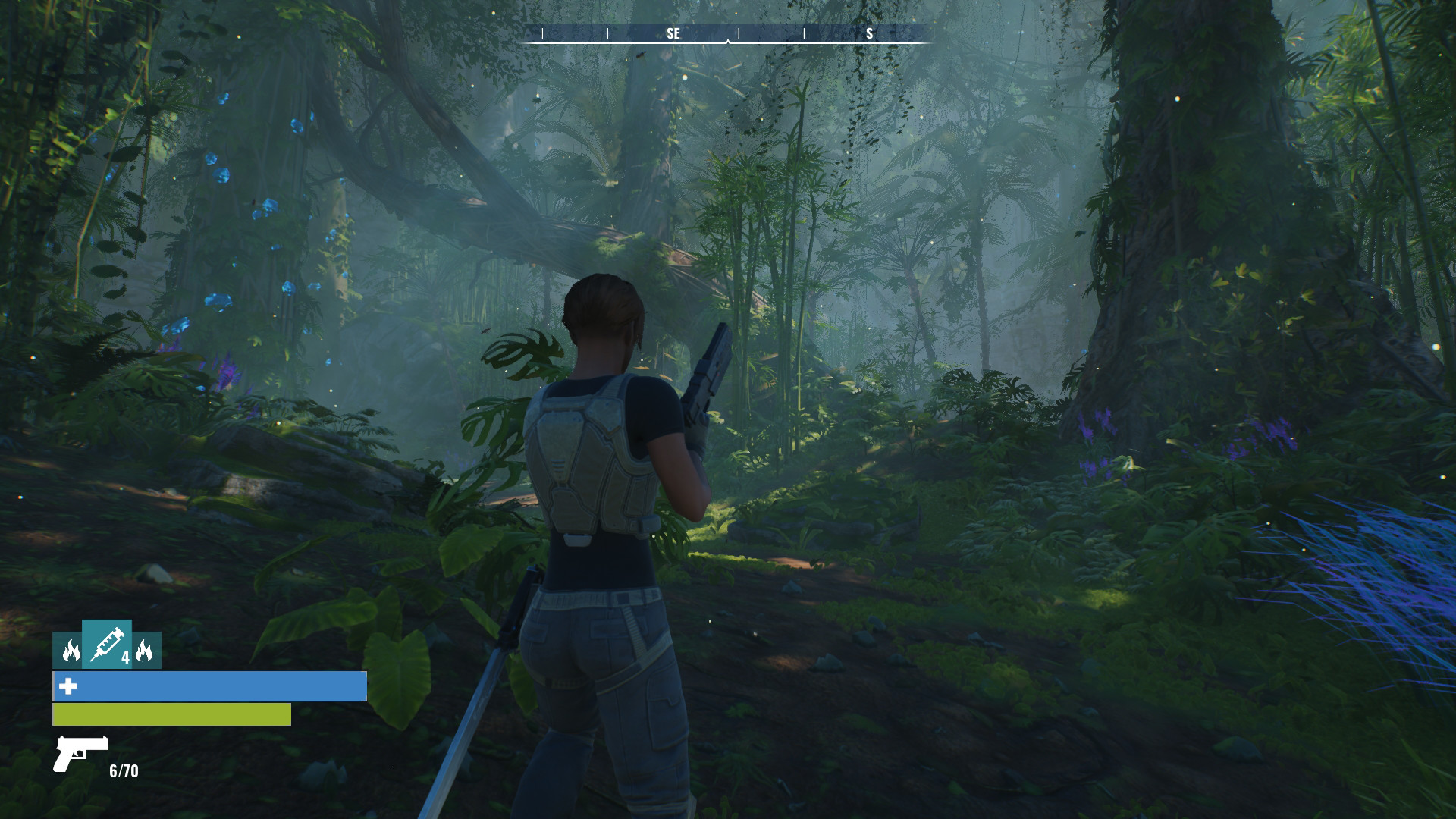Click the green stamina bar
Screen dimensions: 1456x819
pyautogui.click(x=167, y=714)
